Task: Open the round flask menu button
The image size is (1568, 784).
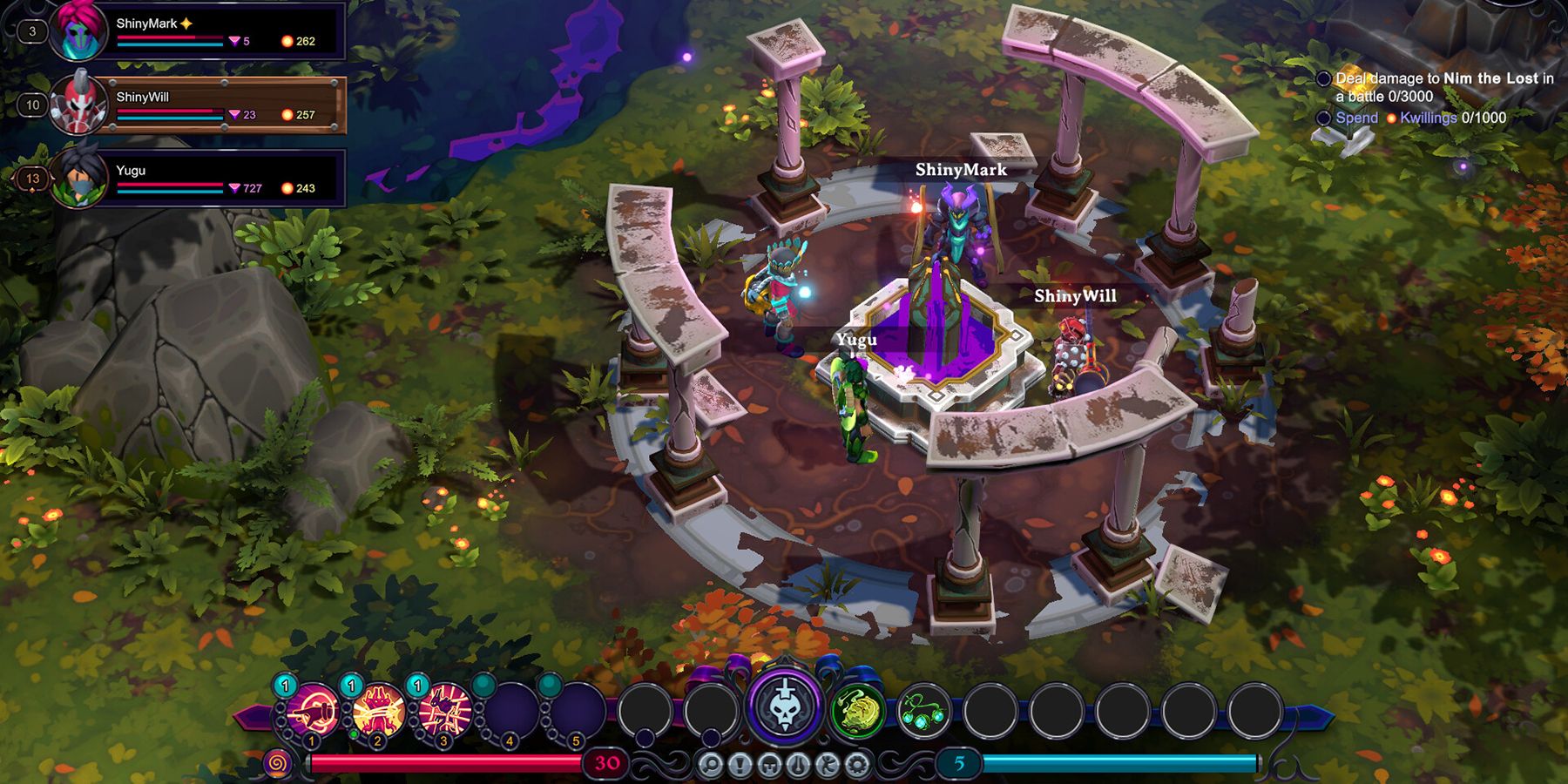Action: [798, 766]
